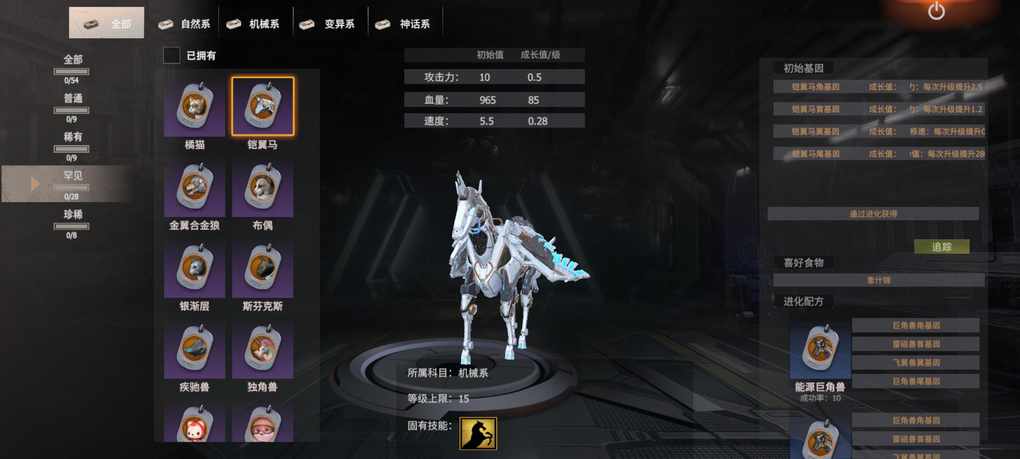
Task: Open the 银渐层 pet entry
Action: [x=194, y=269]
